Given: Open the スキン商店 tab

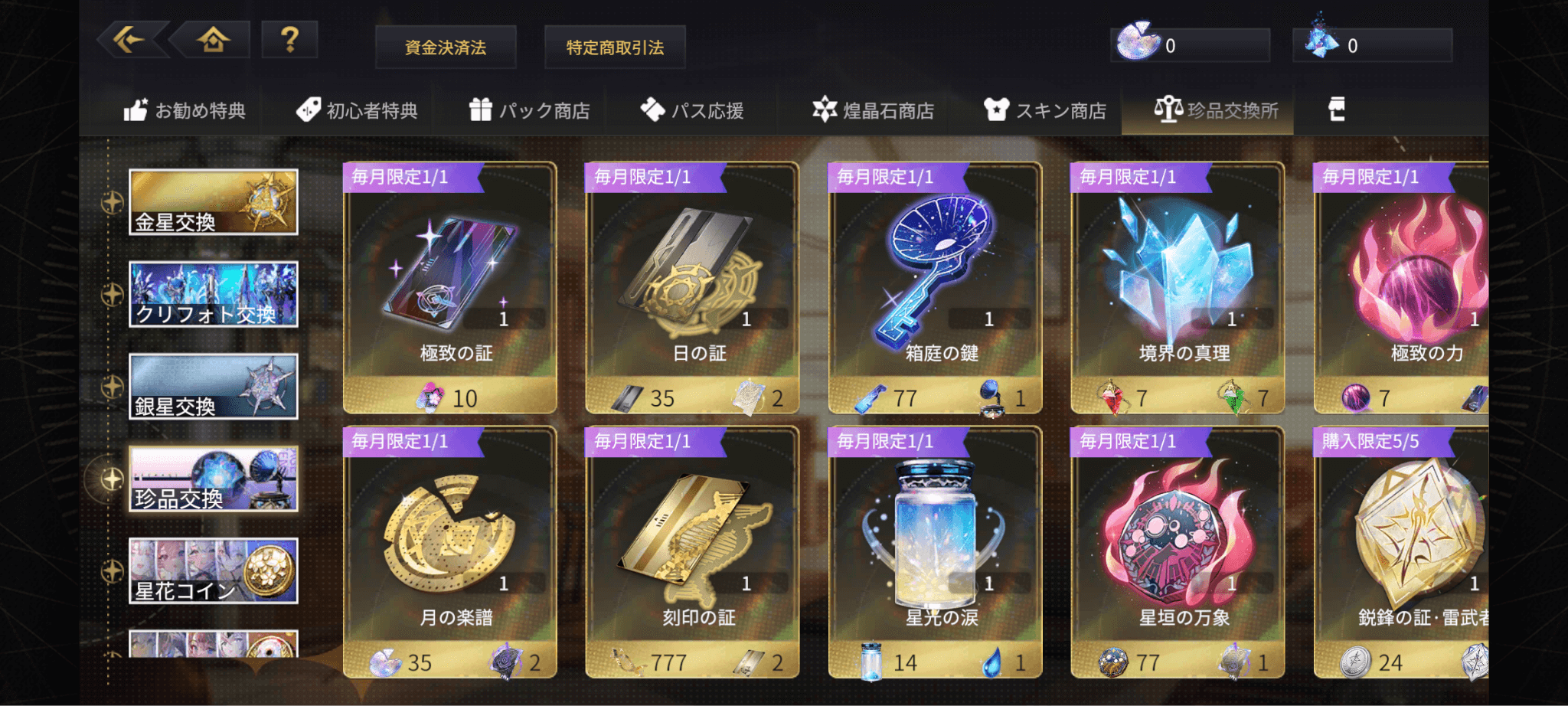Looking at the screenshot, I should point(1045,111).
